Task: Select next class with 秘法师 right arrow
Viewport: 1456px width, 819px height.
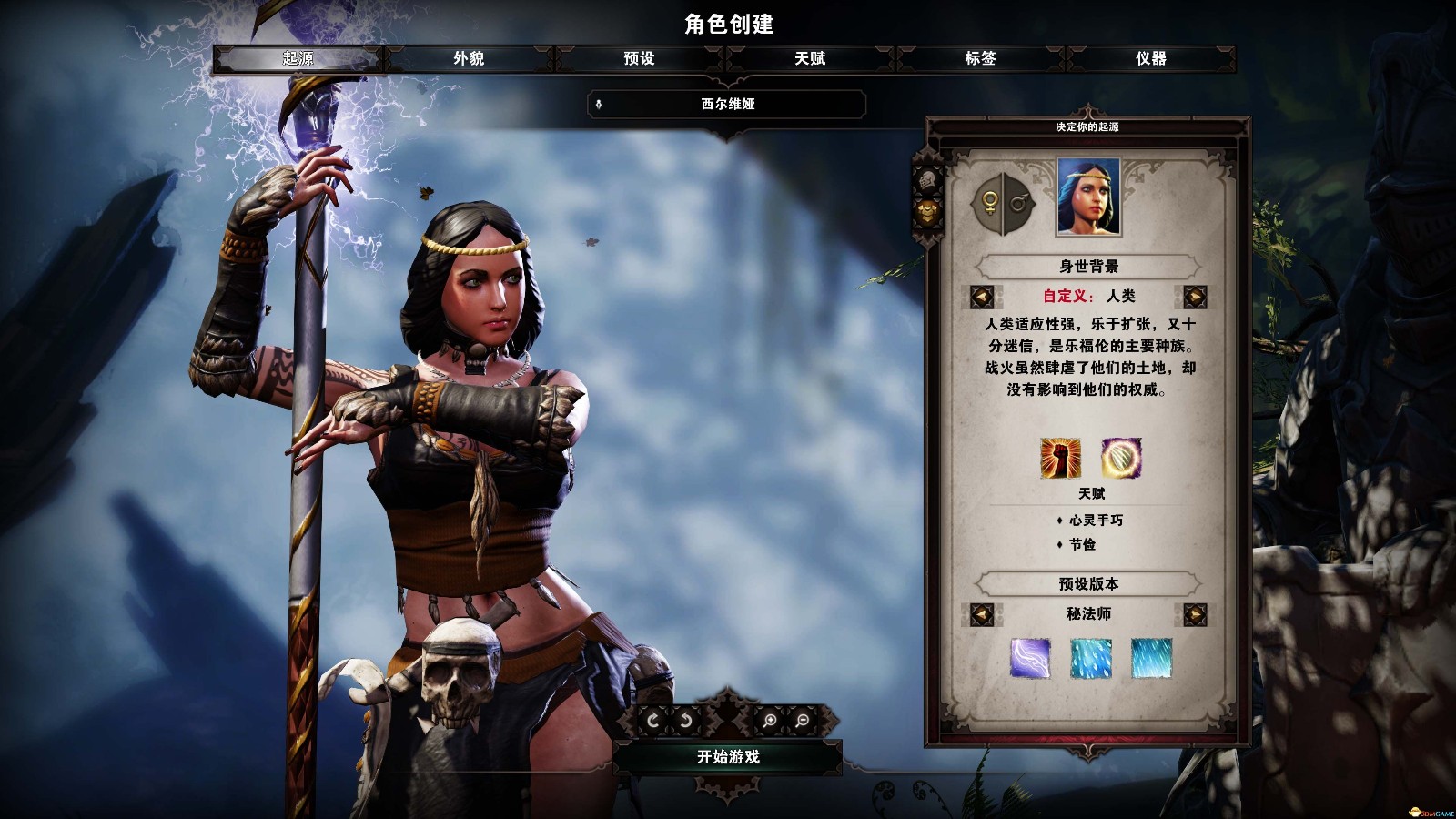Action: click(1195, 614)
